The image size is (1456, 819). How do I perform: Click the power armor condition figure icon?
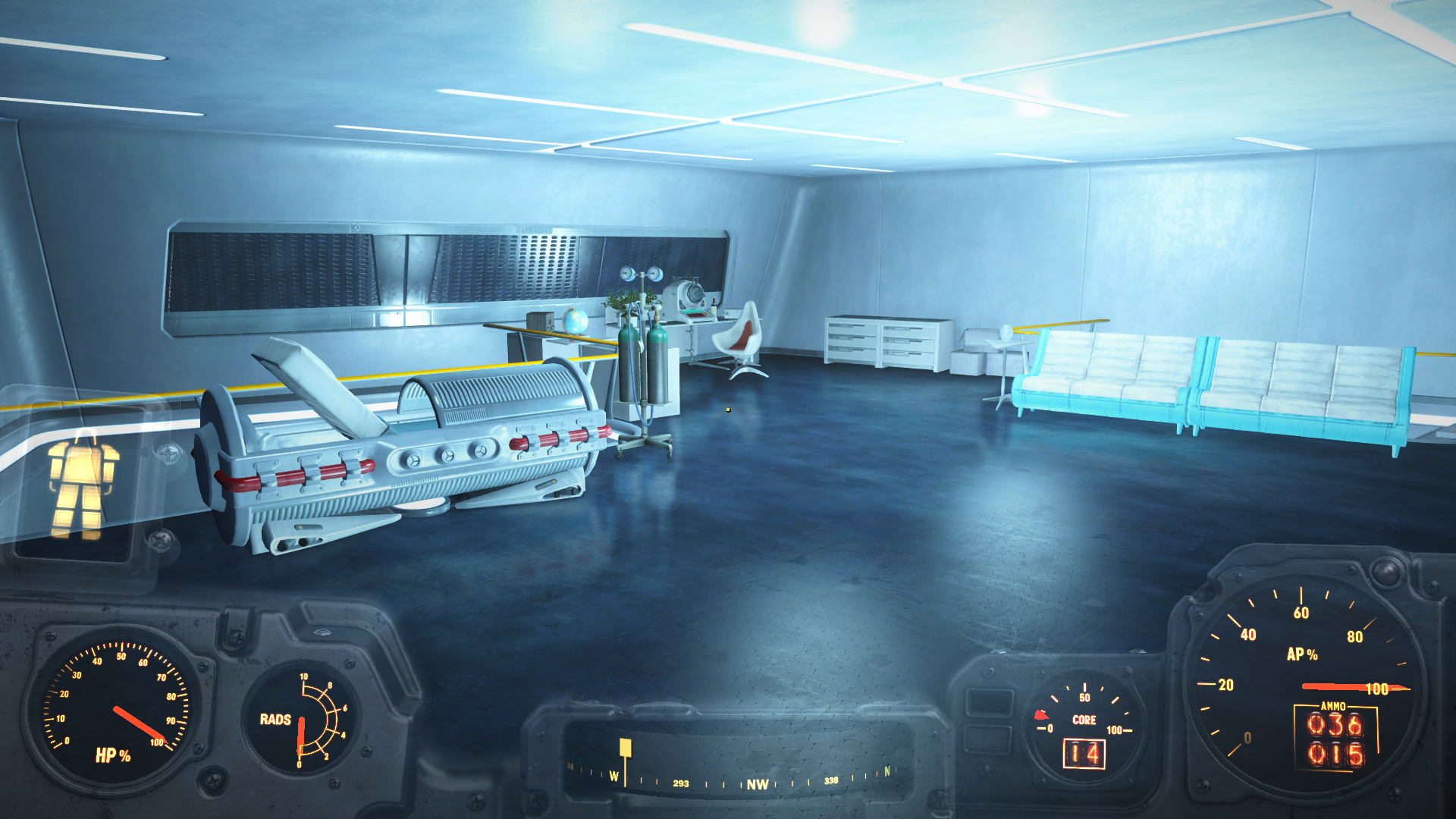pyautogui.click(x=82, y=485)
